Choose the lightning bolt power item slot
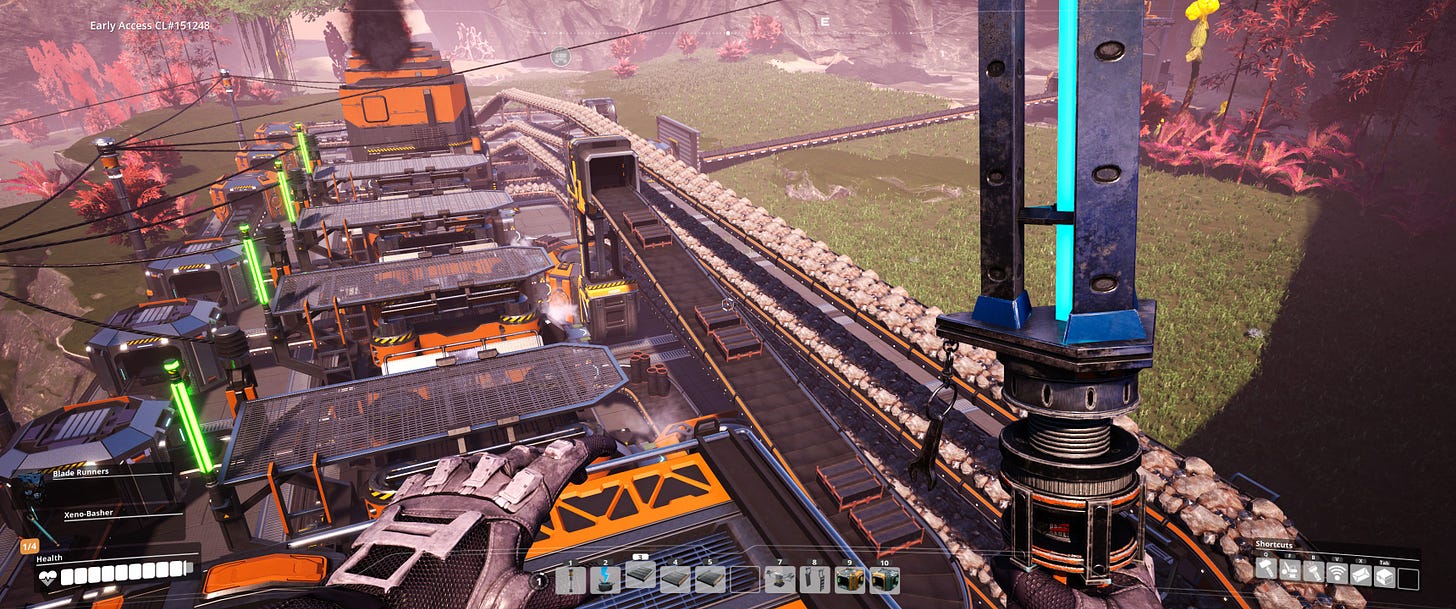1456x609 pixels. [x=604, y=580]
